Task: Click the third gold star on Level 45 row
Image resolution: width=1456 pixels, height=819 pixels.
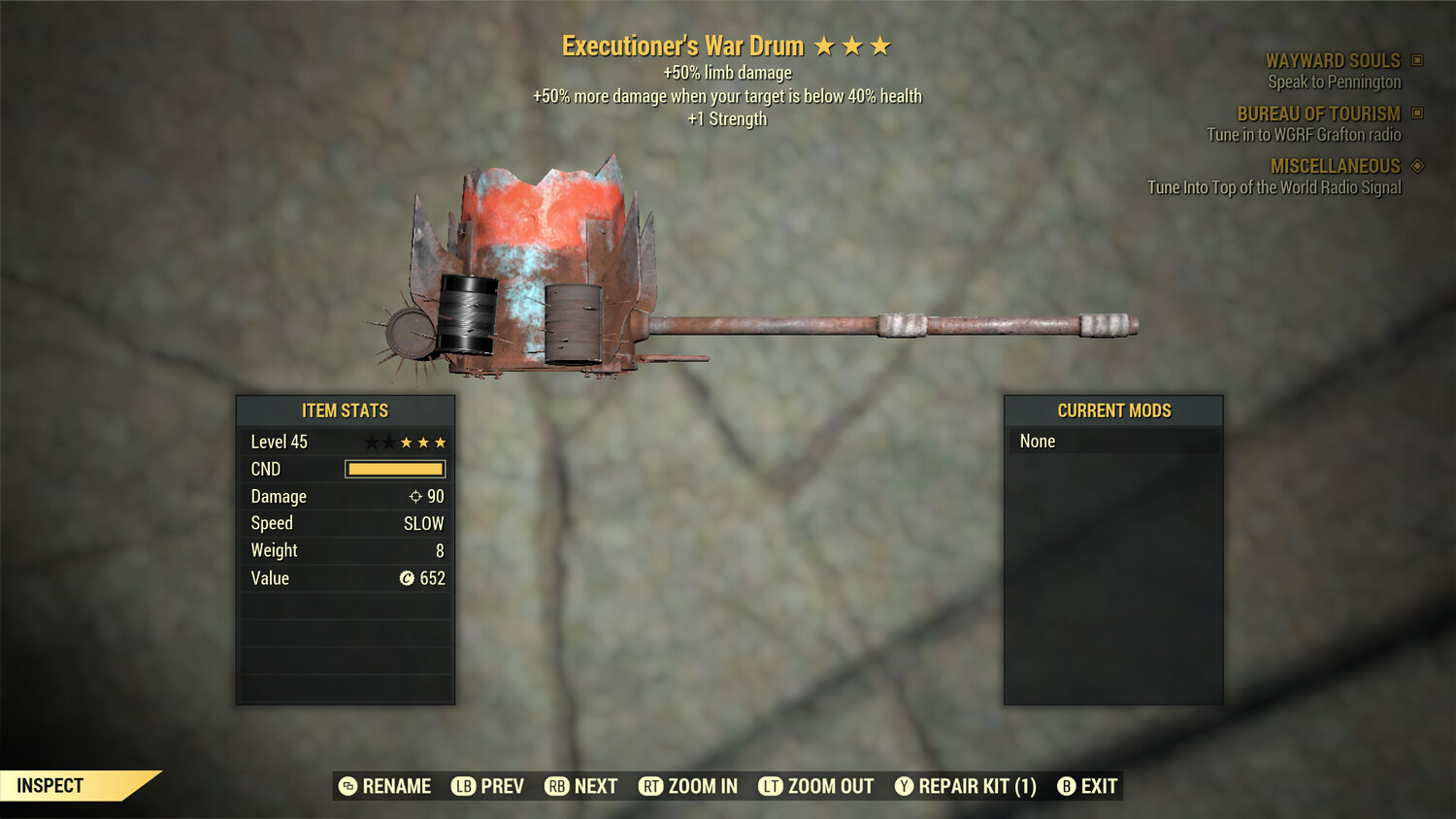Action: 440,442
